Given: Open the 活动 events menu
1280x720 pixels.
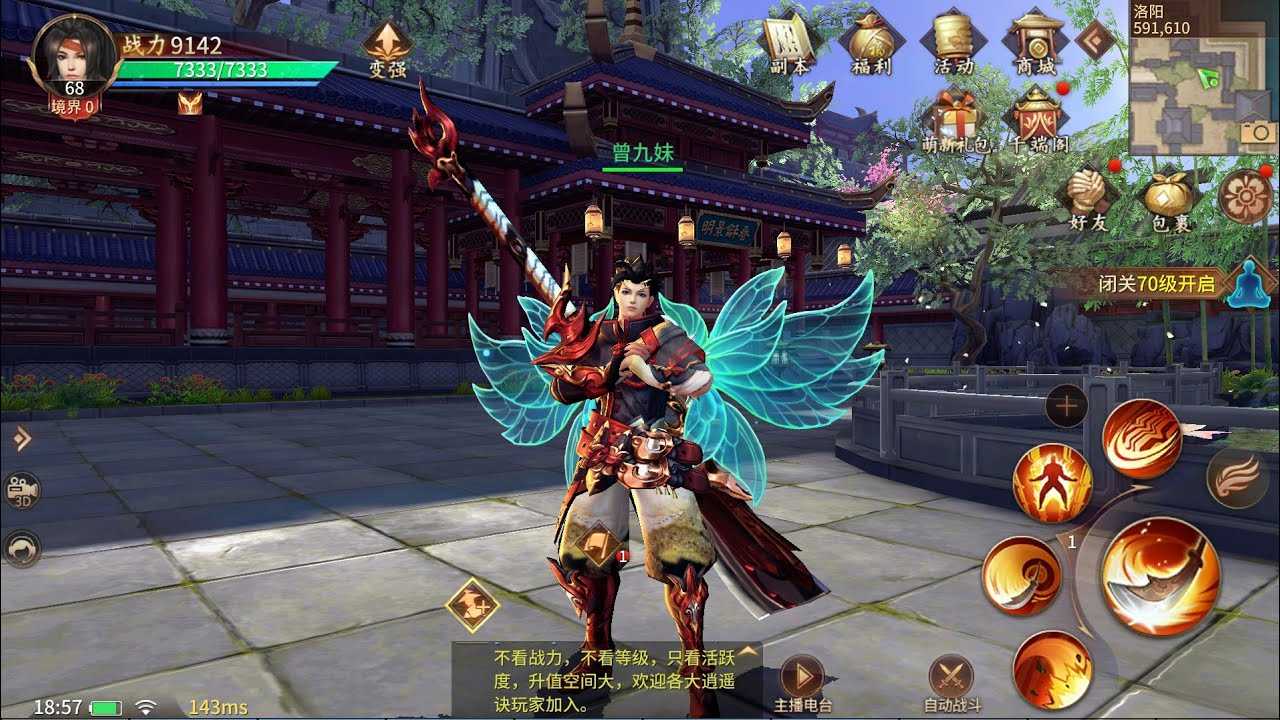Looking at the screenshot, I should pyautogui.click(x=953, y=44).
